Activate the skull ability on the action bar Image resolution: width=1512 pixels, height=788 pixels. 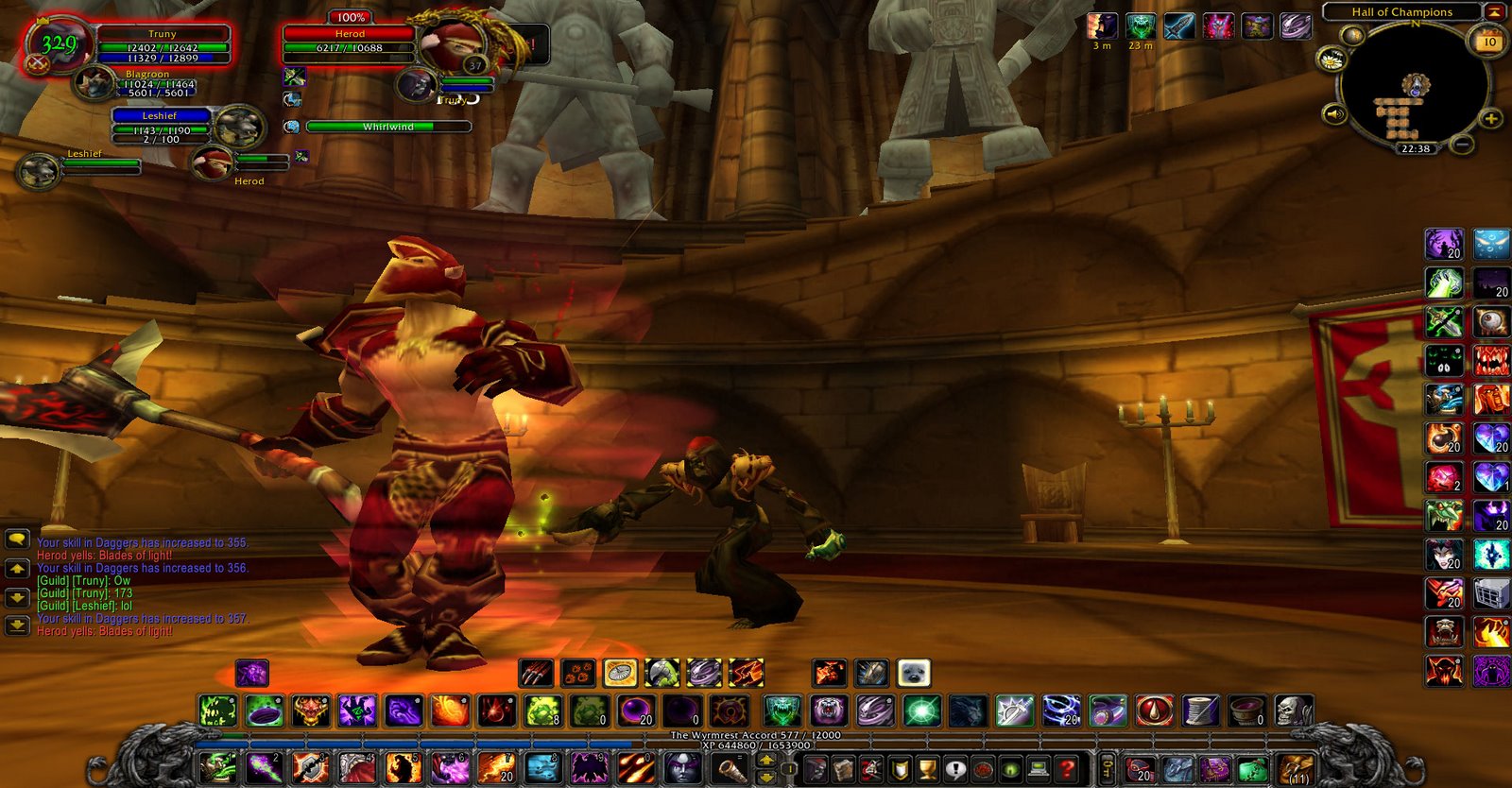pos(1294,711)
